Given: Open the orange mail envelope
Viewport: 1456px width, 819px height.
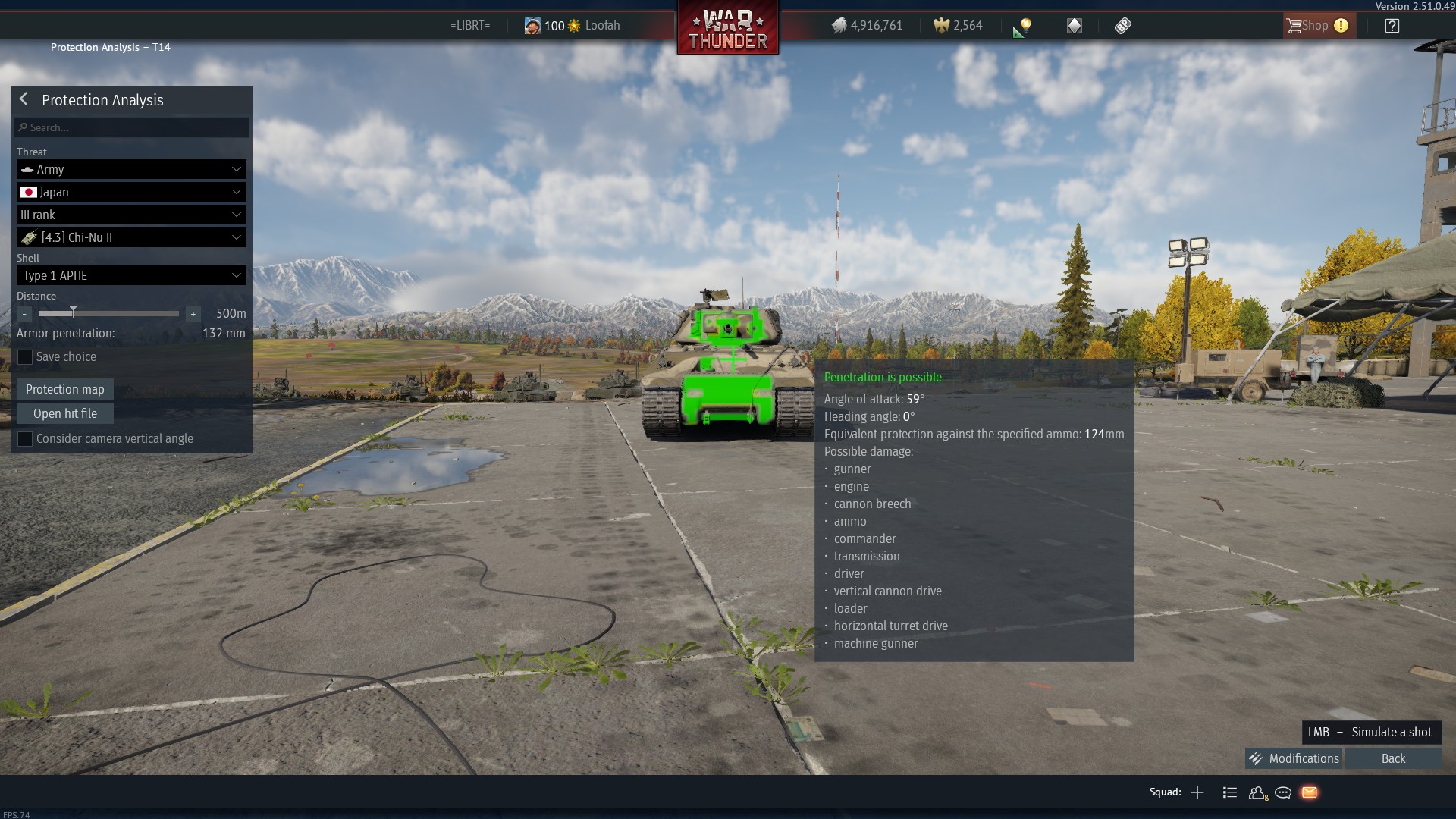Looking at the screenshot, I should point(1310,792).
